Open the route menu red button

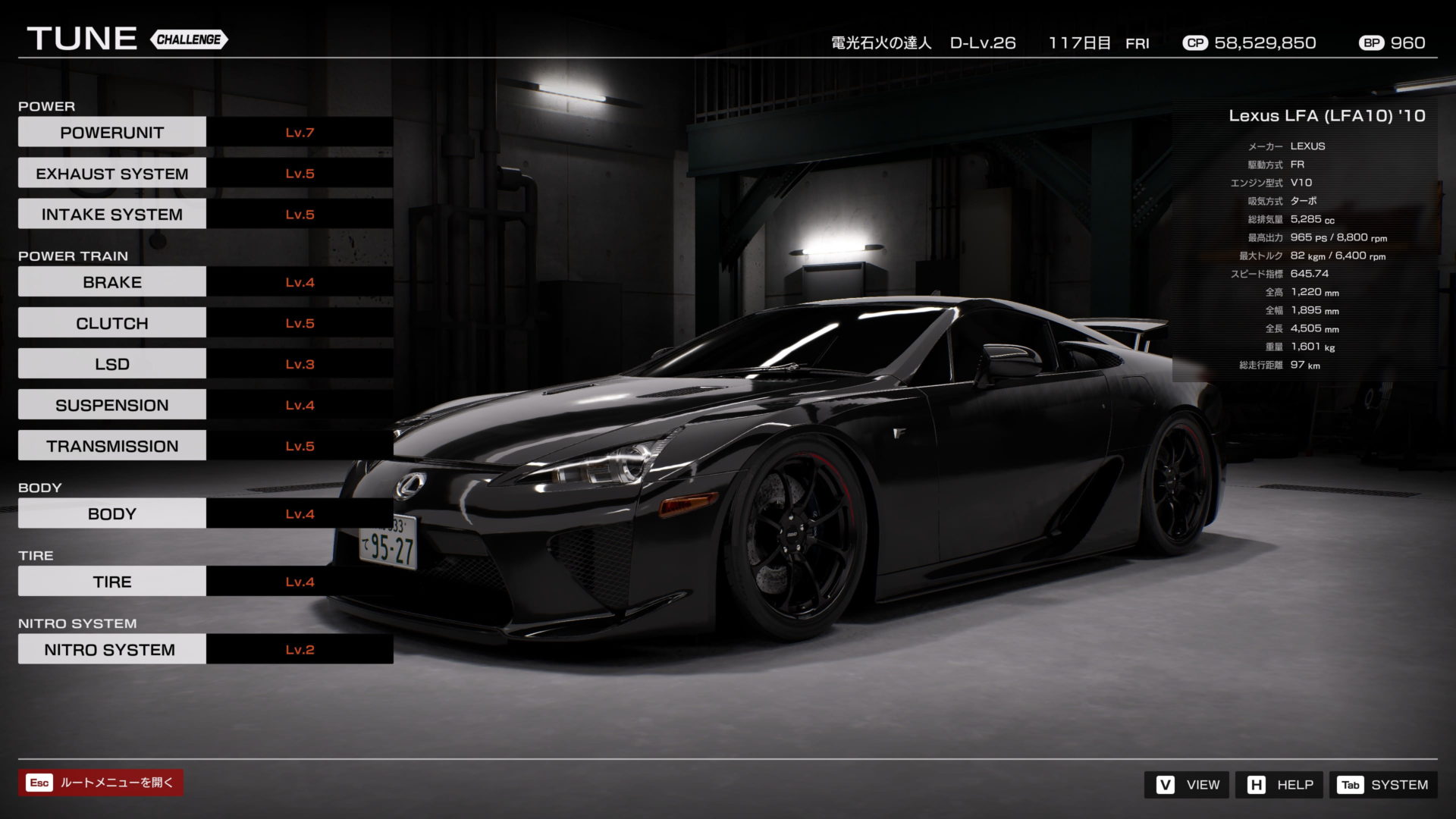point(101,783)
